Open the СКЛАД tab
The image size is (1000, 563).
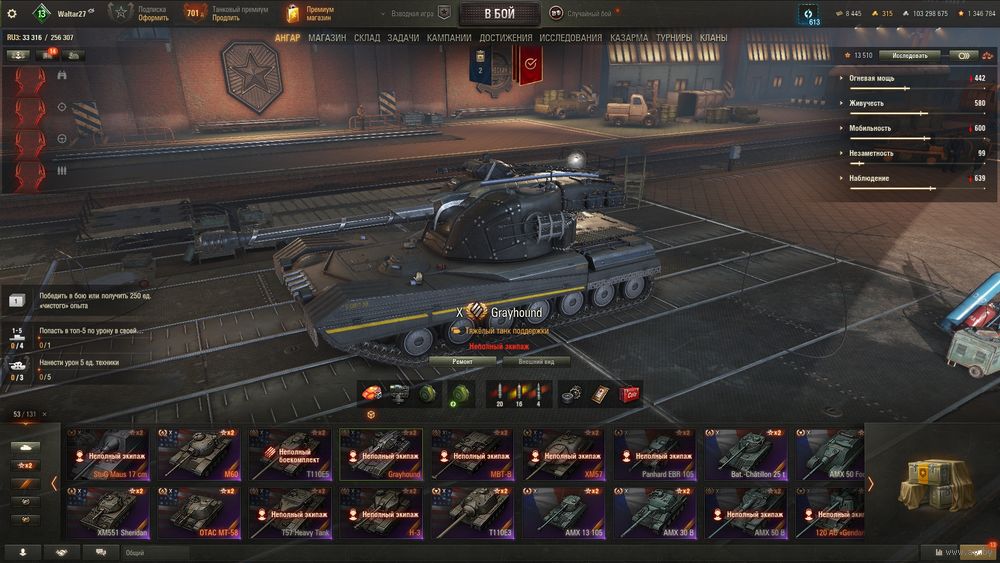(366, 38)
